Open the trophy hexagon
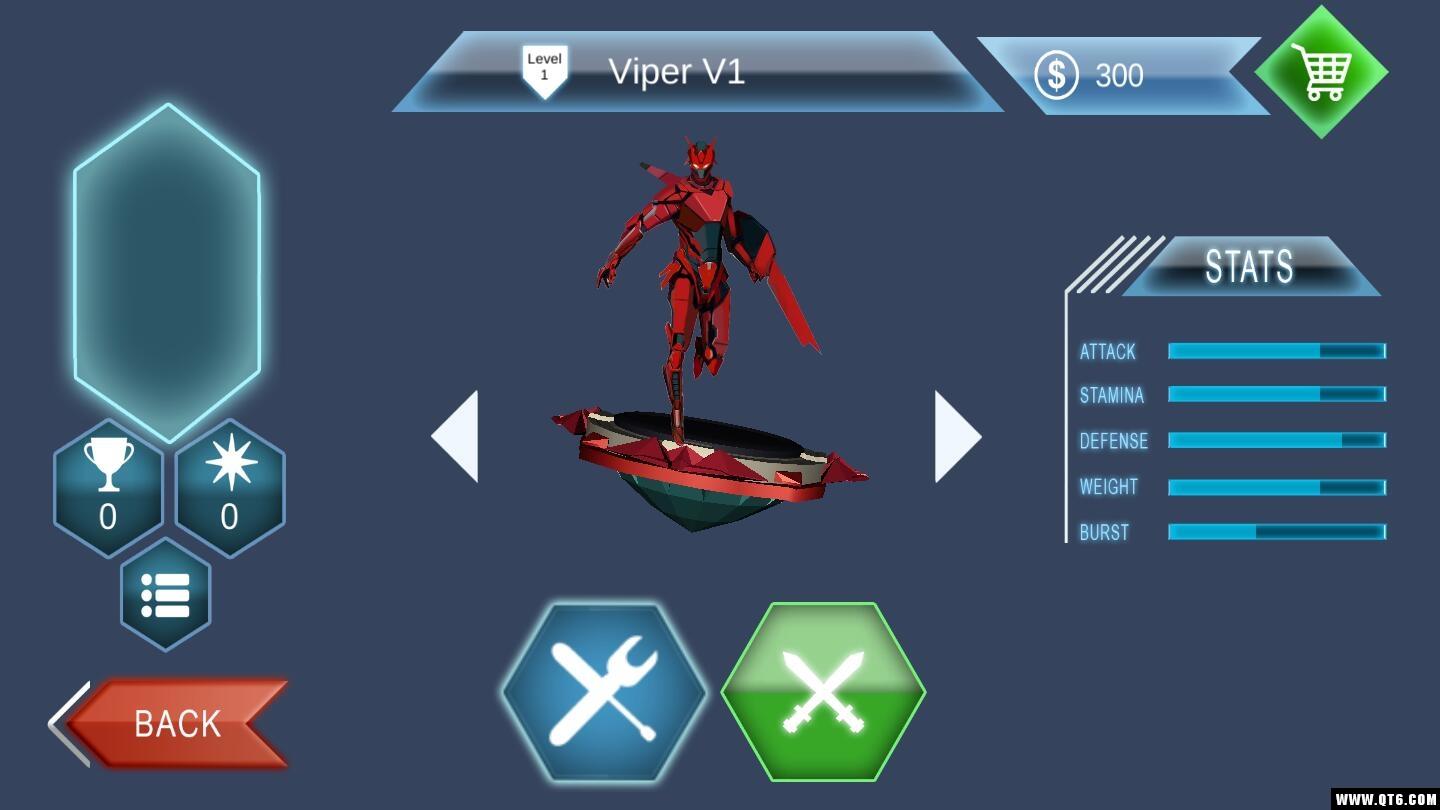Image resolution: width=1440 pixels, height=810 pixels. tap(108, 488)
